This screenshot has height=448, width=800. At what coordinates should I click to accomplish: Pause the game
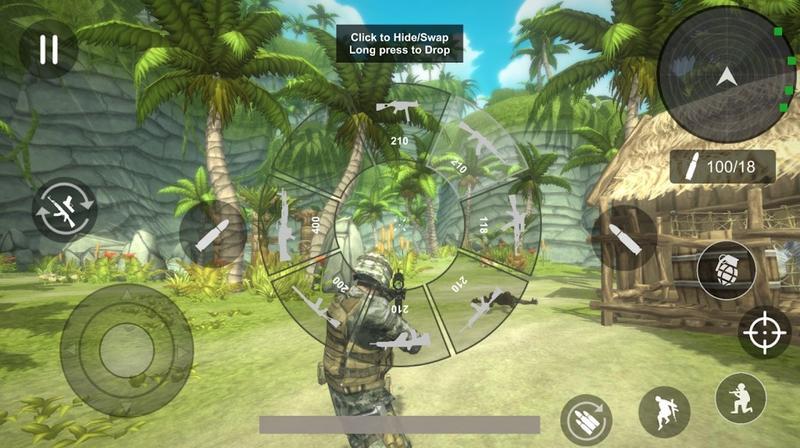pyautogui.click(x=48, y=48)
